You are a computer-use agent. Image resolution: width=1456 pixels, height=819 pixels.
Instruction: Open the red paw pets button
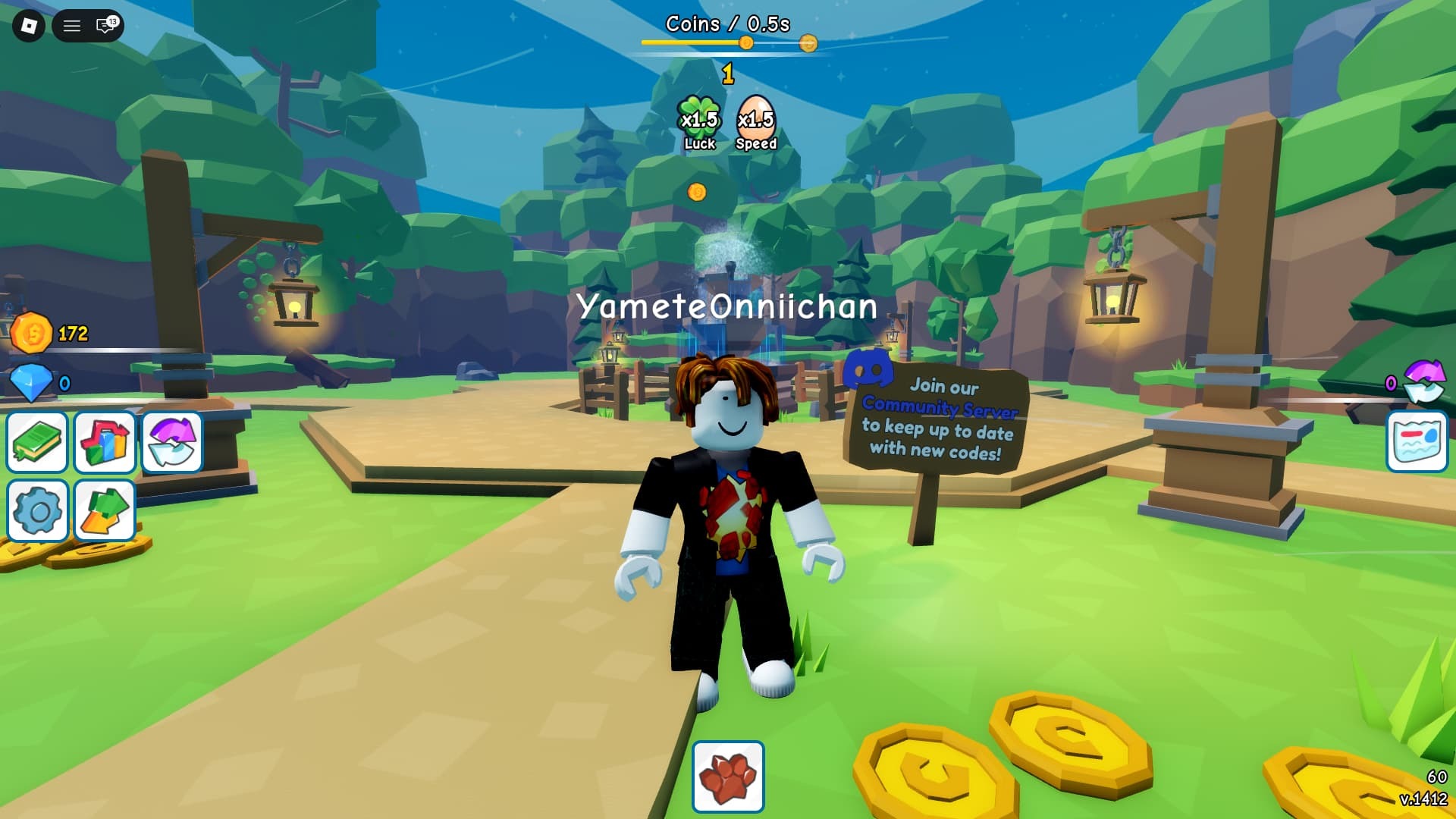[728, 777]
